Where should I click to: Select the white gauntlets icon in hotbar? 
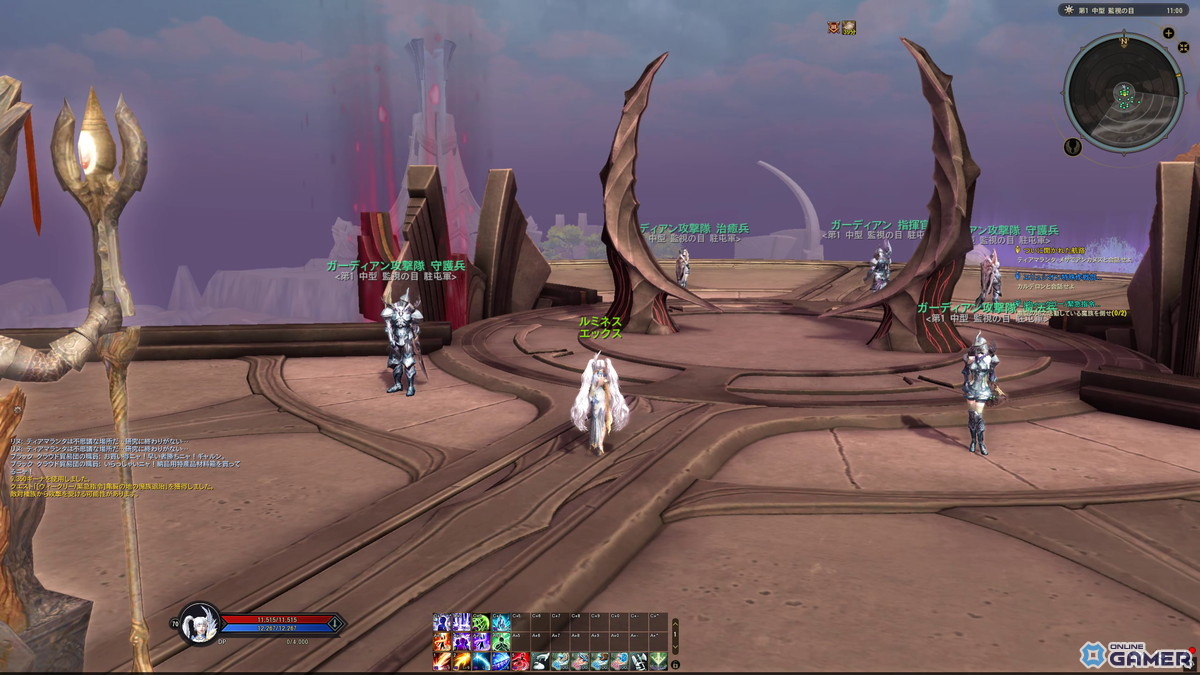[638, 661]
